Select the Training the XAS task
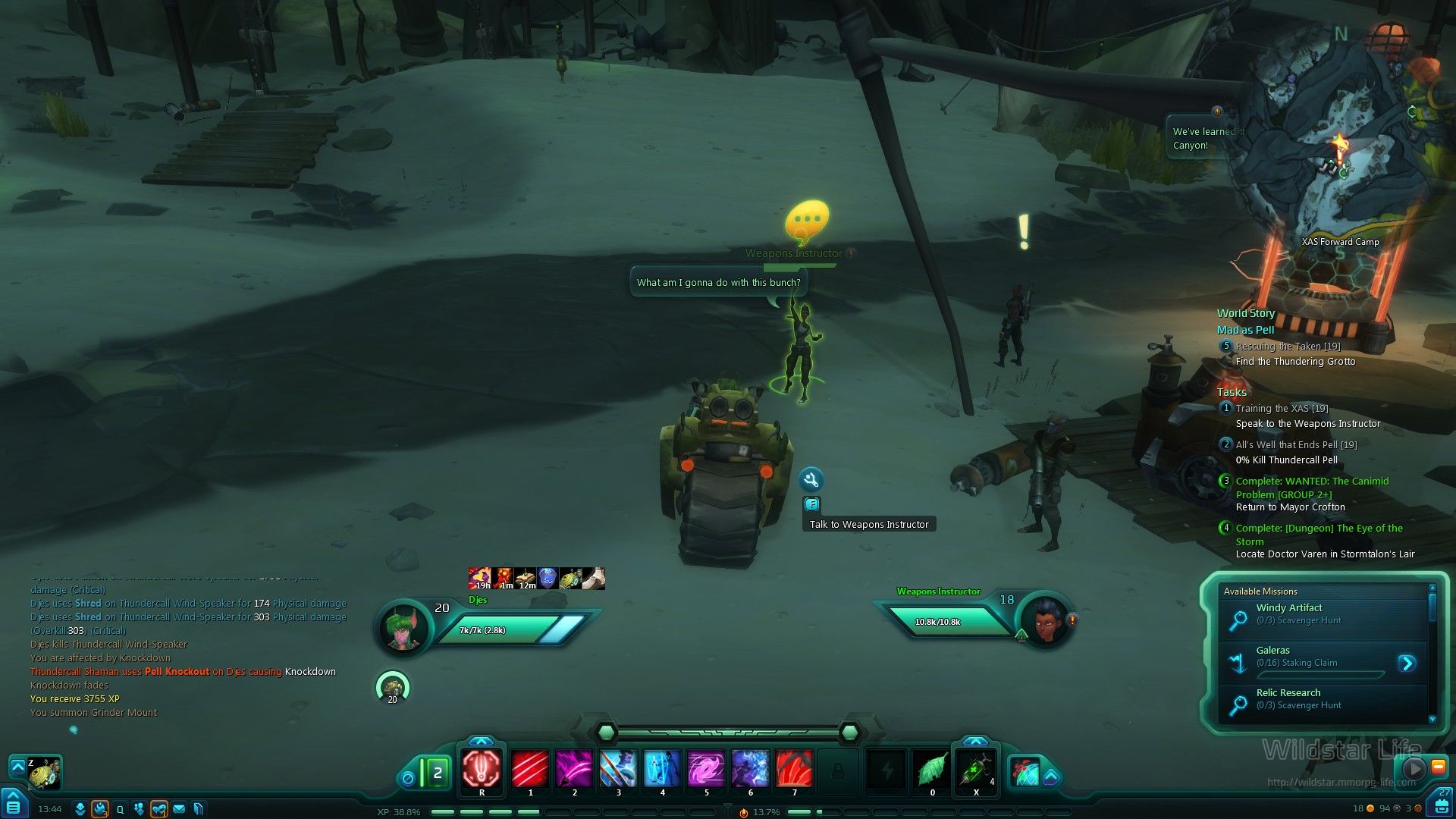Image resolution: width=1456 pixels, height=819 pixels. click(x=1282, y=409)
